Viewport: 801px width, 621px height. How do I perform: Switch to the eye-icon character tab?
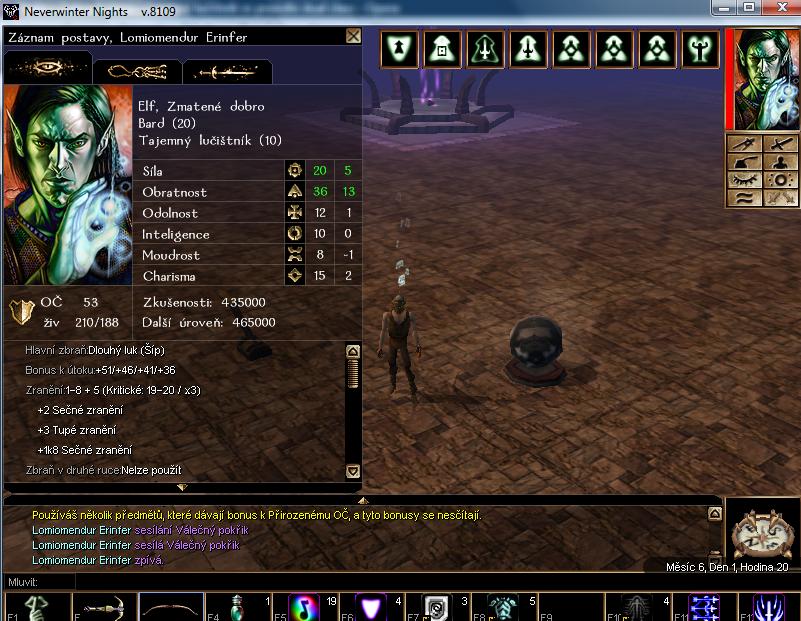tap(47, 69)
